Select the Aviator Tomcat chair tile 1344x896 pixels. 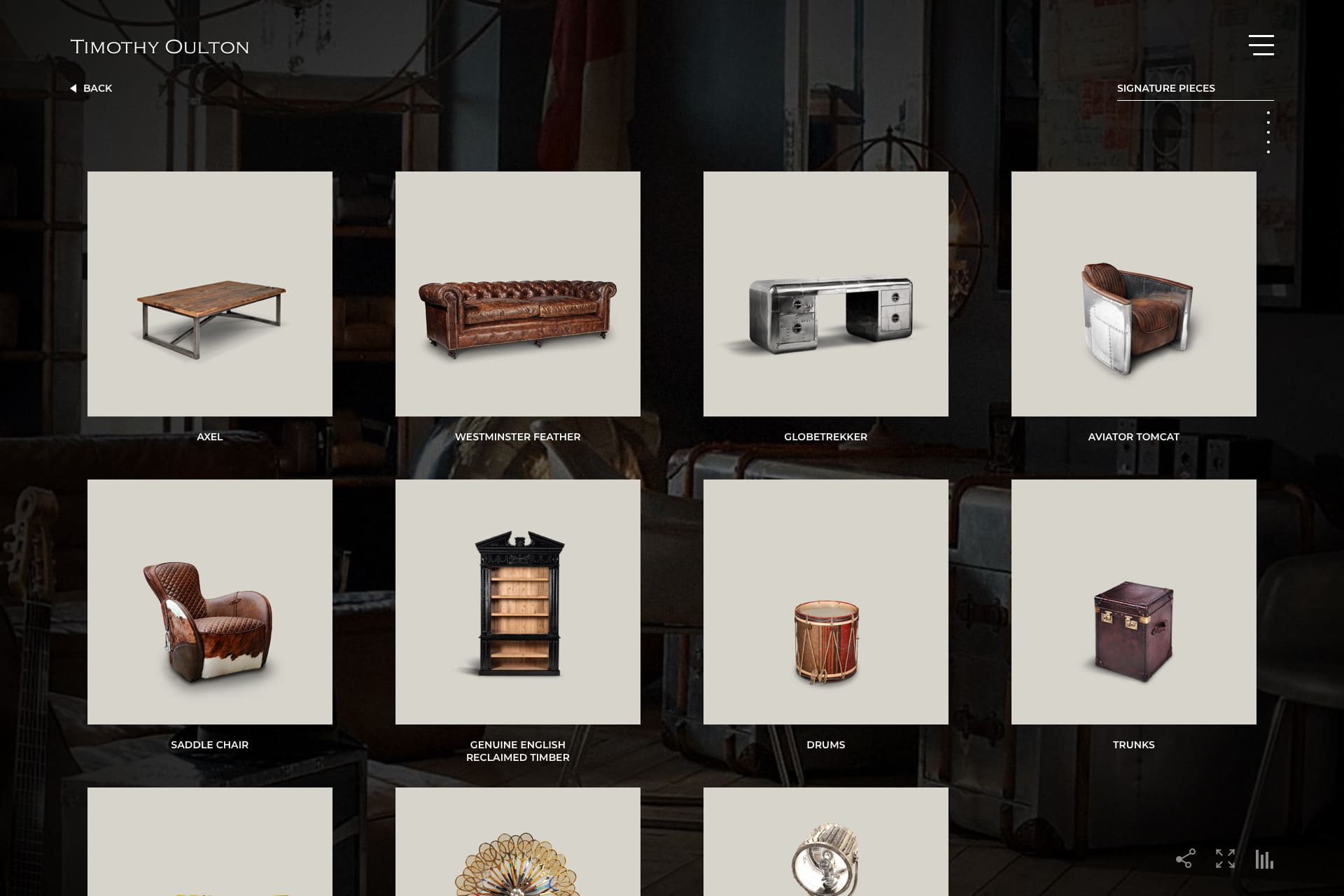1134,294
